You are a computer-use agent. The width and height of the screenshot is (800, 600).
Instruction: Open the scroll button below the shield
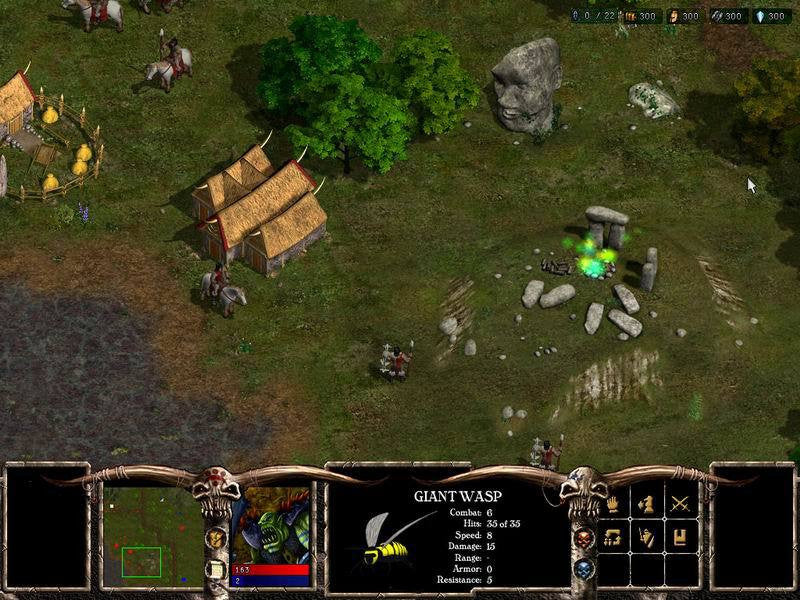click(x=215, y=568)
